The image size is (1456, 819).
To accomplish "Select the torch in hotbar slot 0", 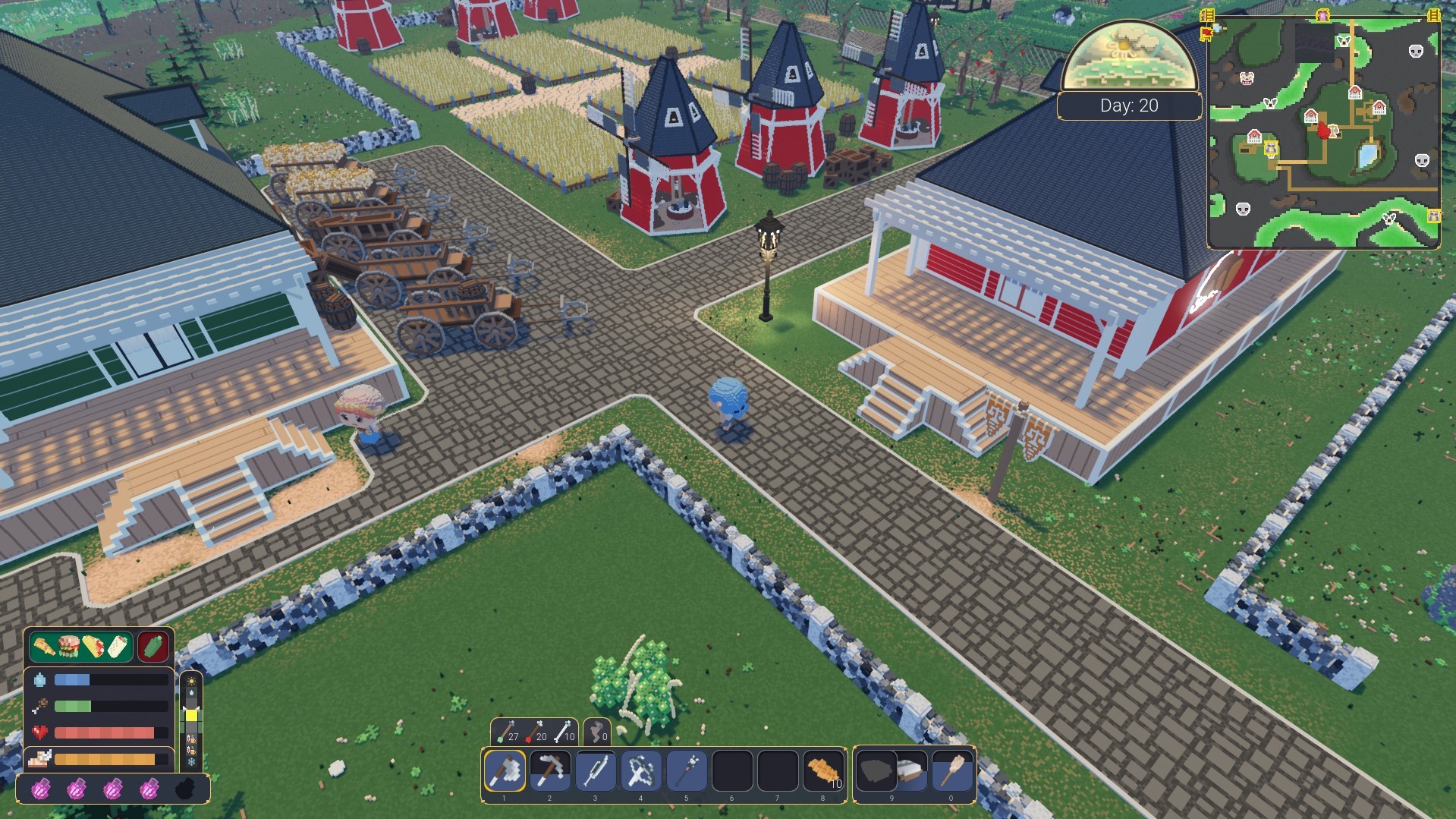I will click(x=952, y=772).
